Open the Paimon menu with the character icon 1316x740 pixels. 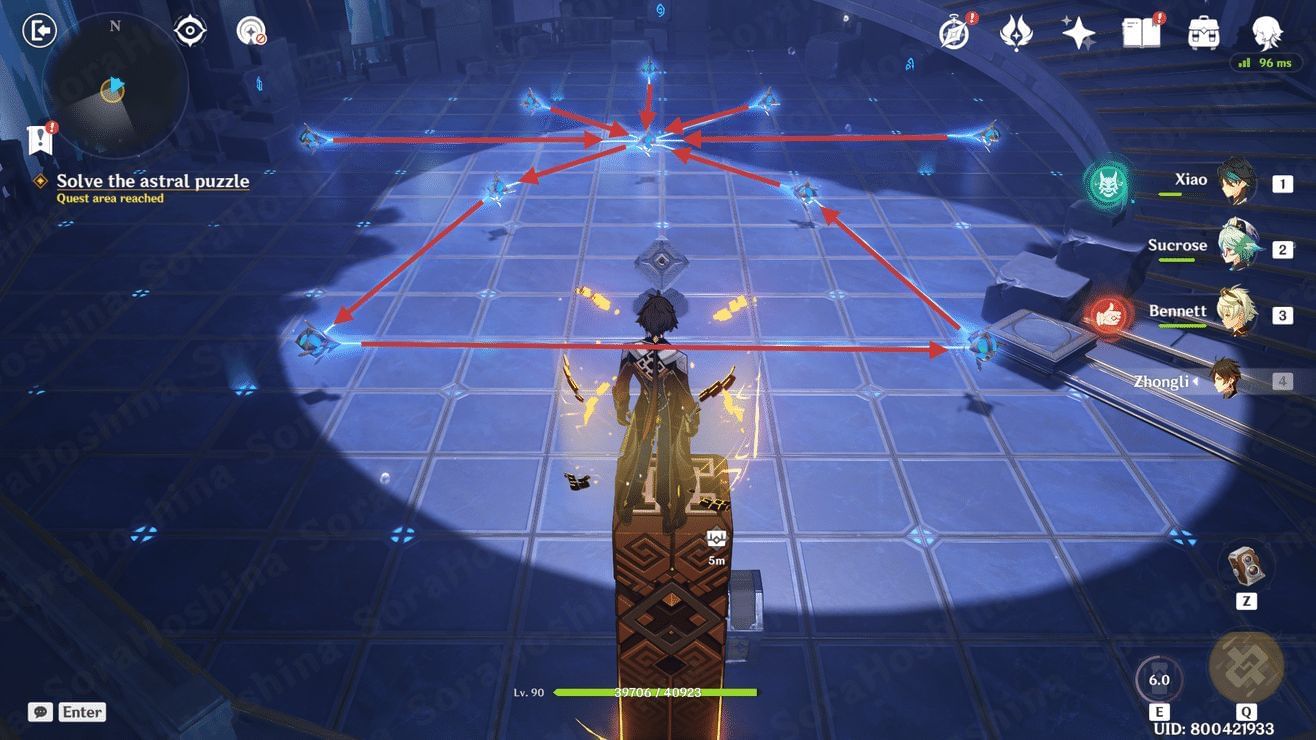coord(1266,32)
